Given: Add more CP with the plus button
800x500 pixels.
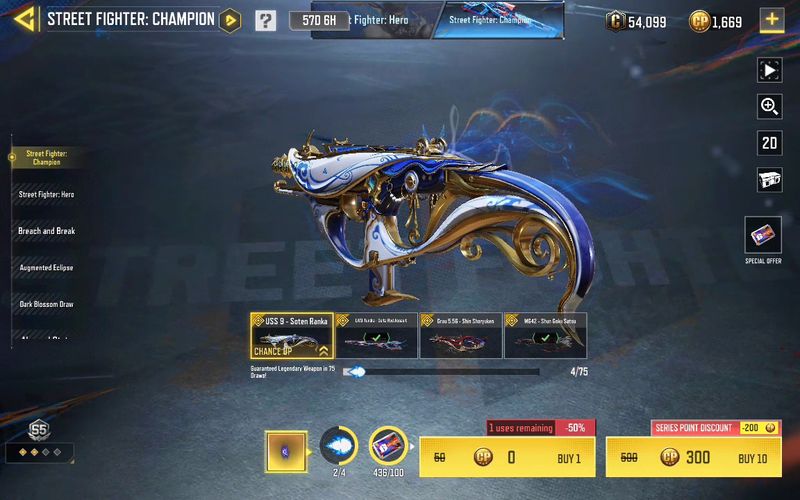Looking at the screenshot, I should coord(771,20).
